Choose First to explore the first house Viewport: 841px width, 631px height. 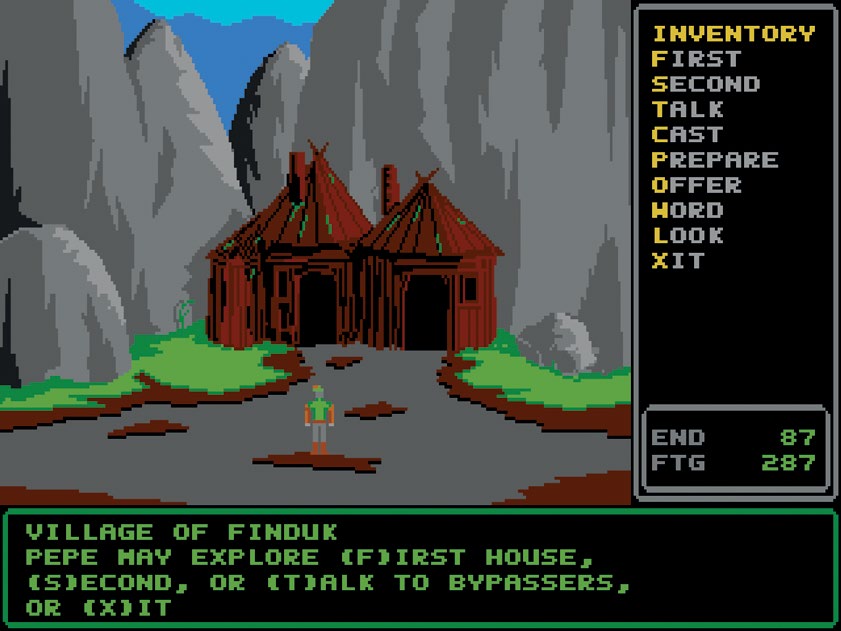click(x=696, y=59)
